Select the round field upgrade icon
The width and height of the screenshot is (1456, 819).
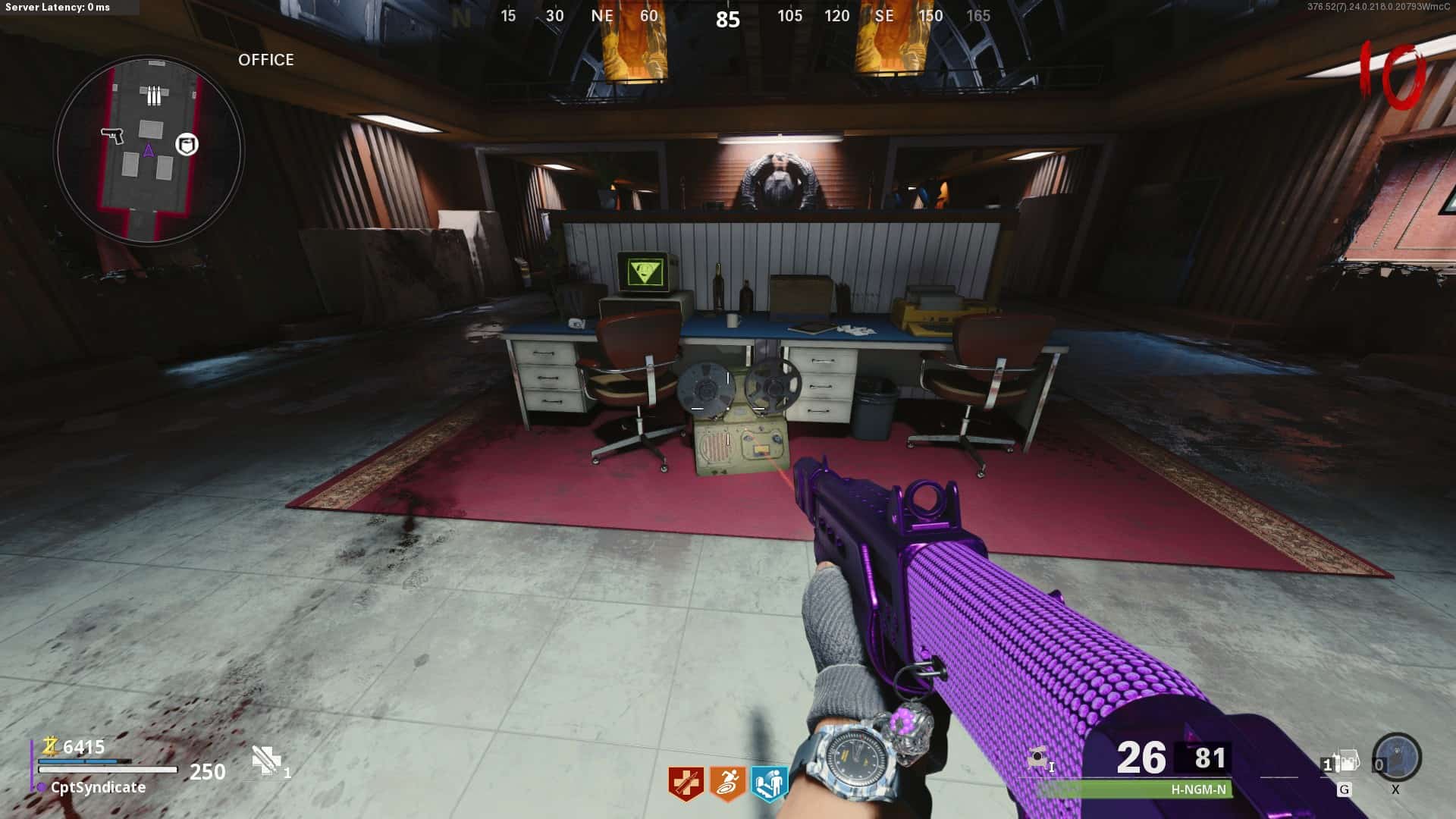pos(1396,757)
